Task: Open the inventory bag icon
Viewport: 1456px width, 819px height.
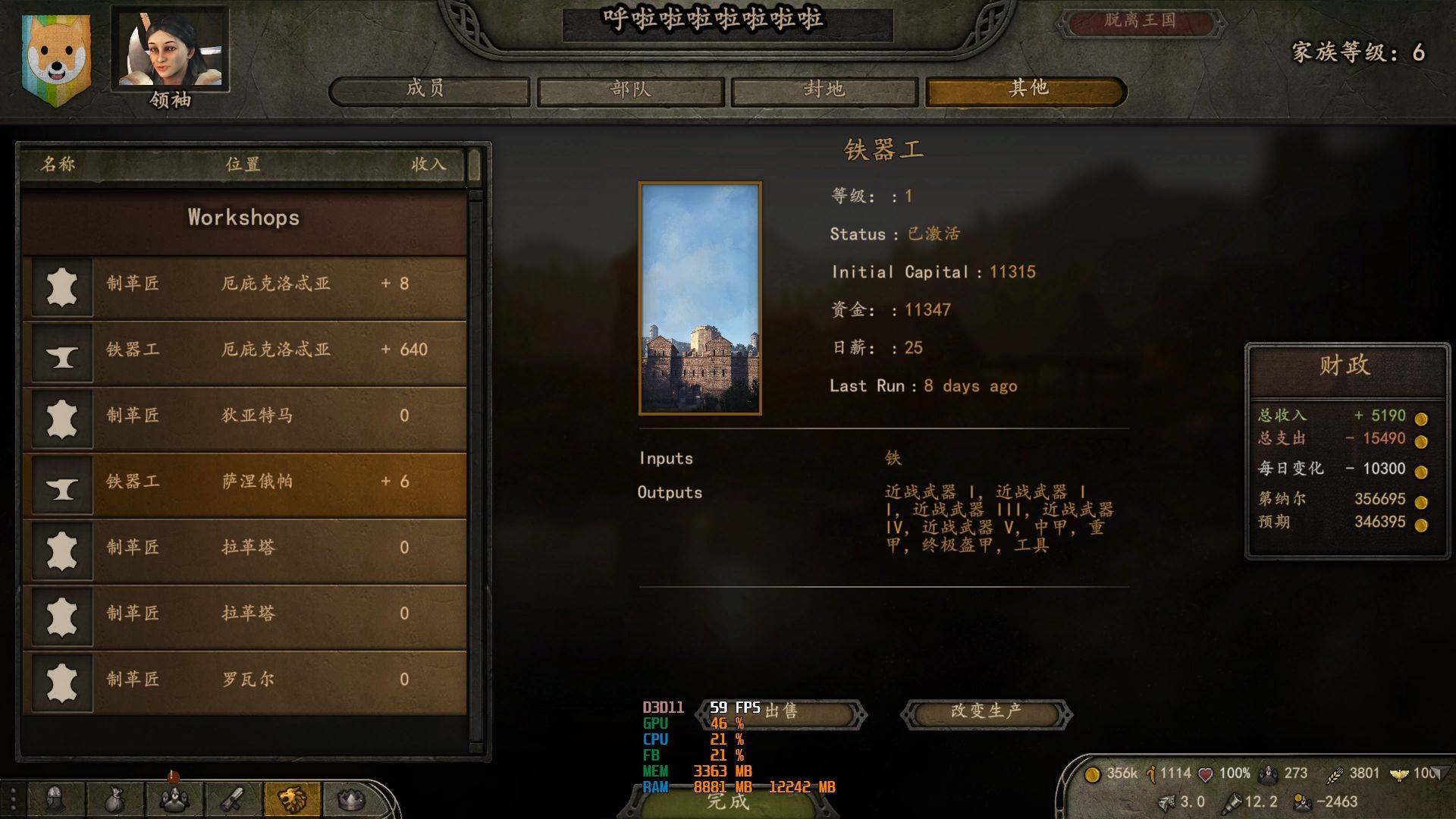Action: pos(114,799)
